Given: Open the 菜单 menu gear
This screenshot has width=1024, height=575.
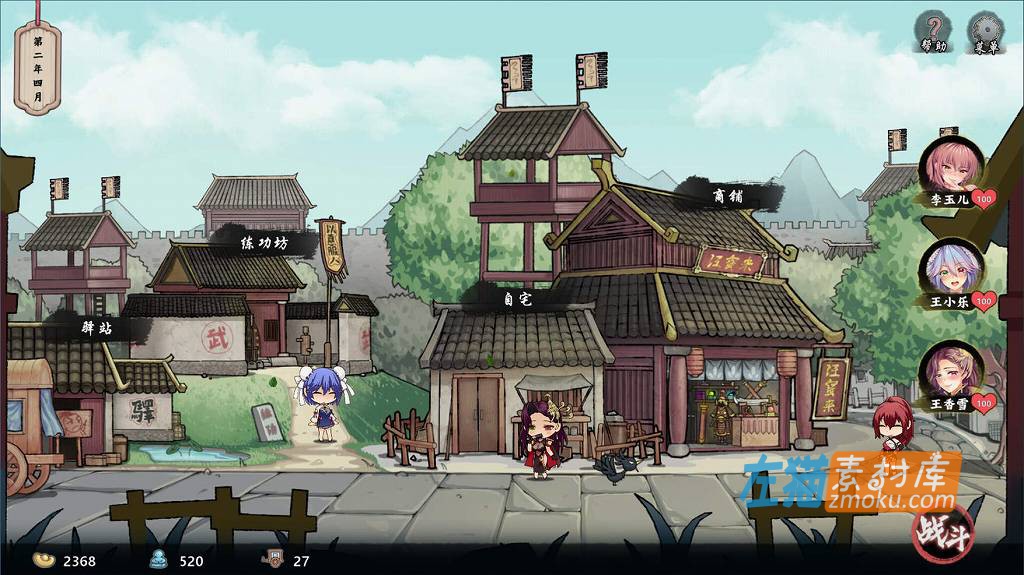Looking at the screenshot, I should [x=986, y=30].
